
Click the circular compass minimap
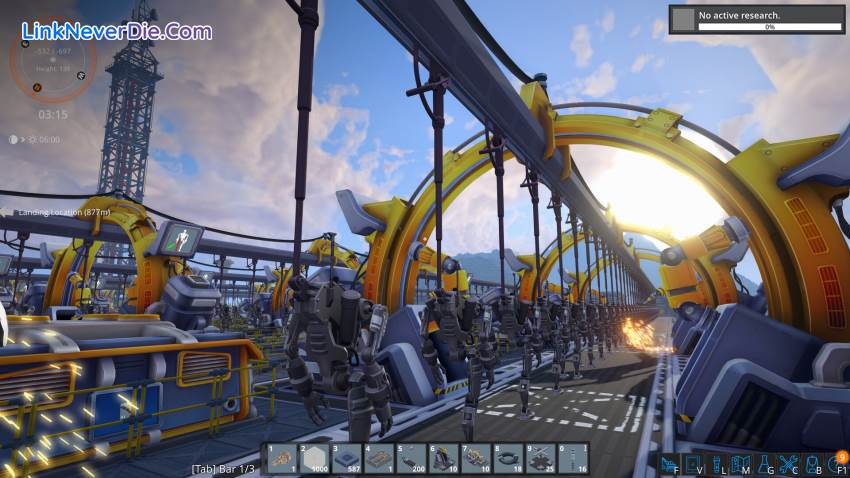coord(53,66)
